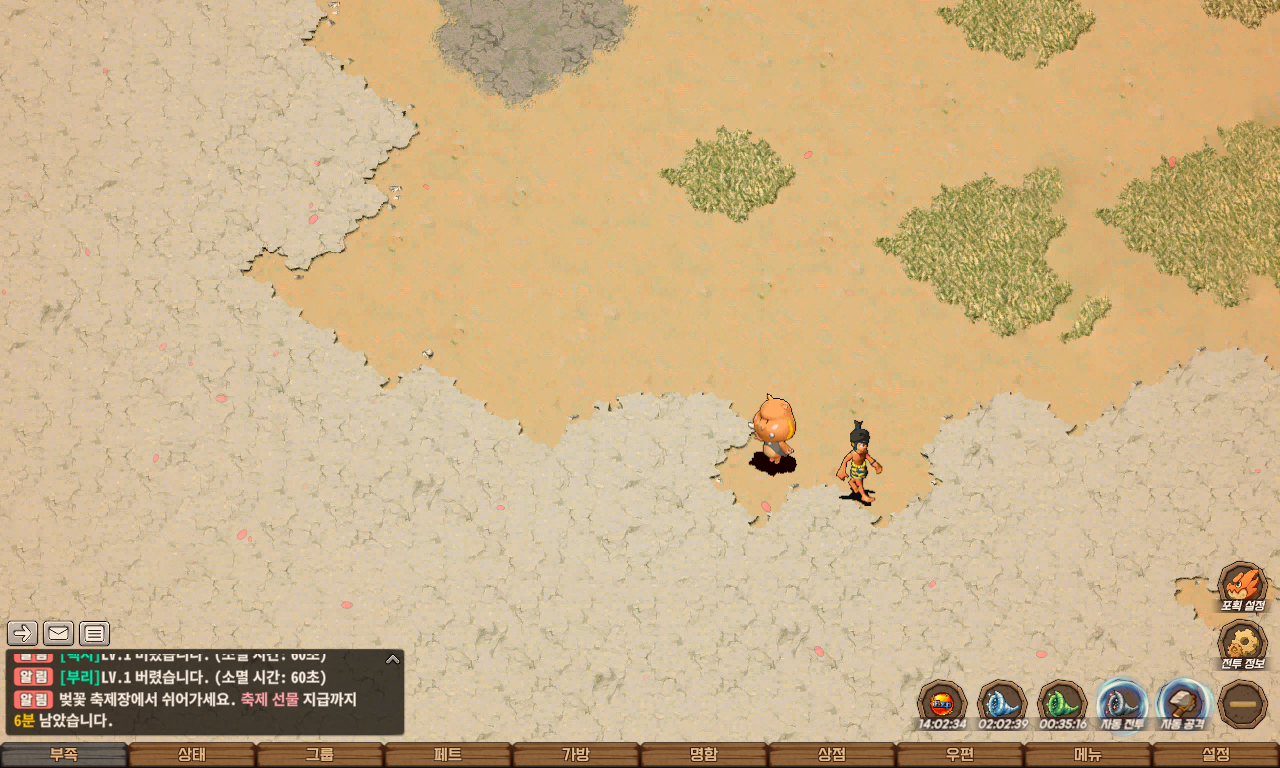Open the 페트 (Pet) menu
Image resolution: width=1280 pixels, height=768 pixels.
[x=448, y=755]
